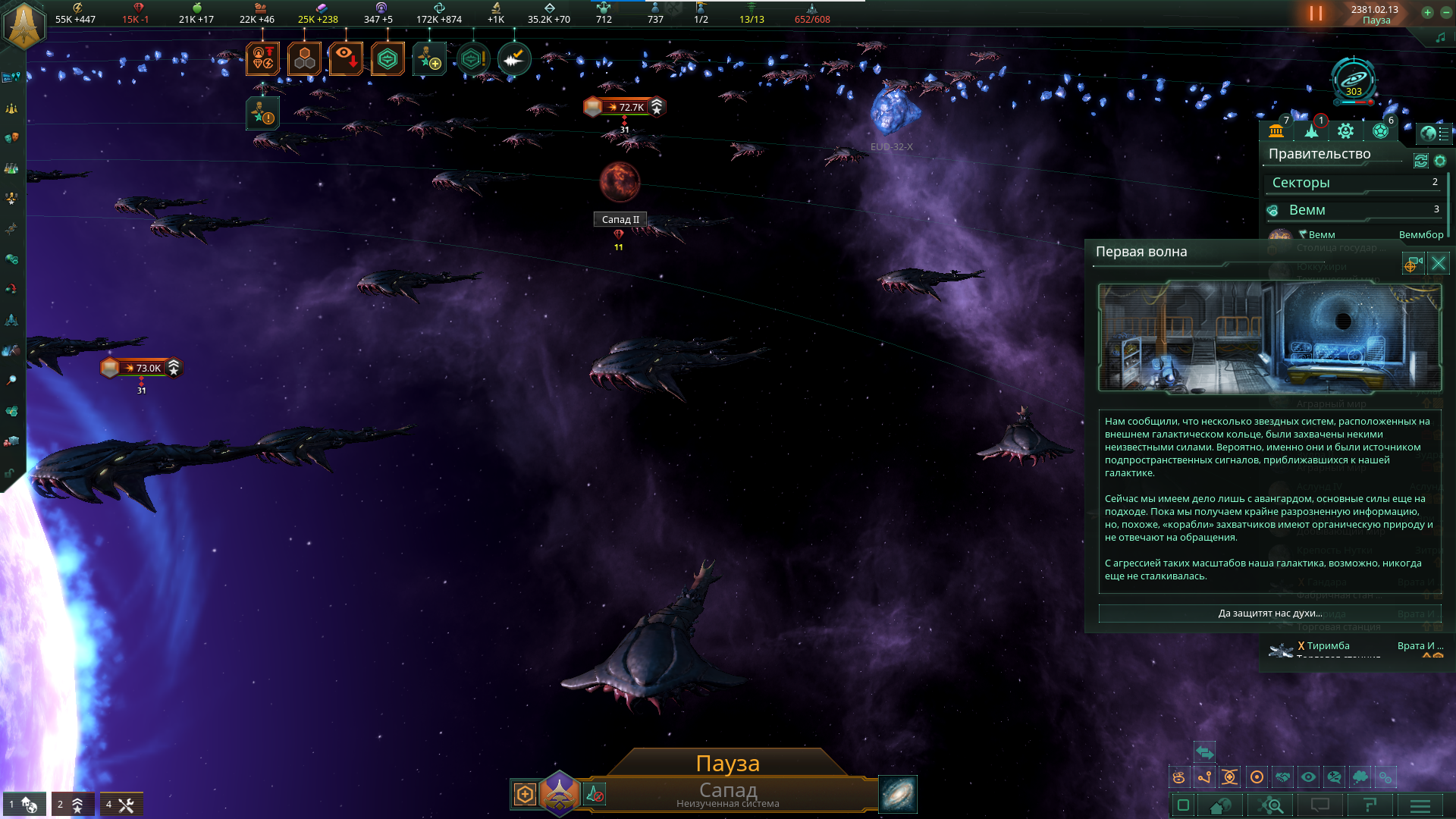Open the empire emblem in the corner
This screenshot has width=1456, height=819.
[24, 24]
